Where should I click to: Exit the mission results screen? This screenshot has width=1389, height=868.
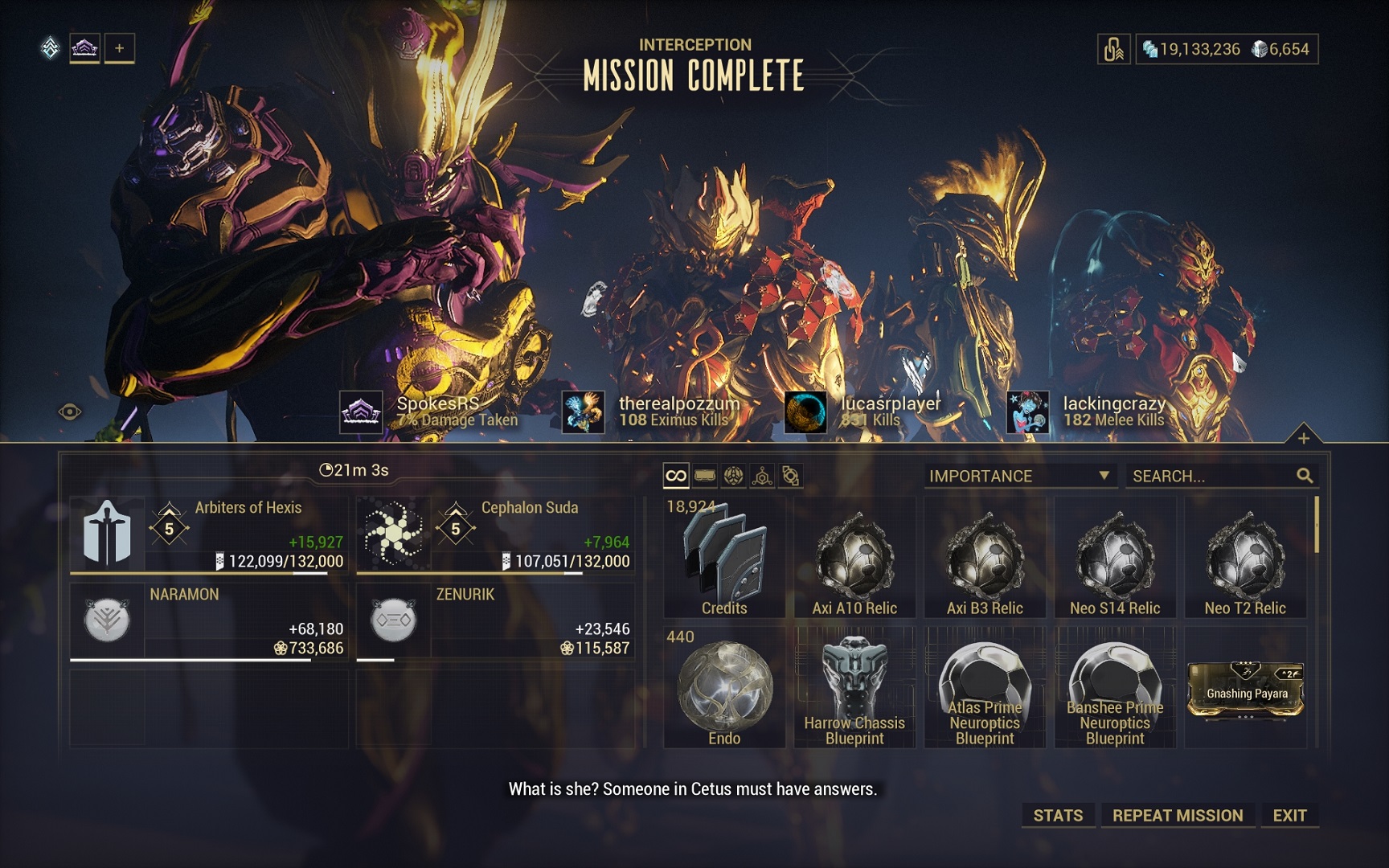1289,815
